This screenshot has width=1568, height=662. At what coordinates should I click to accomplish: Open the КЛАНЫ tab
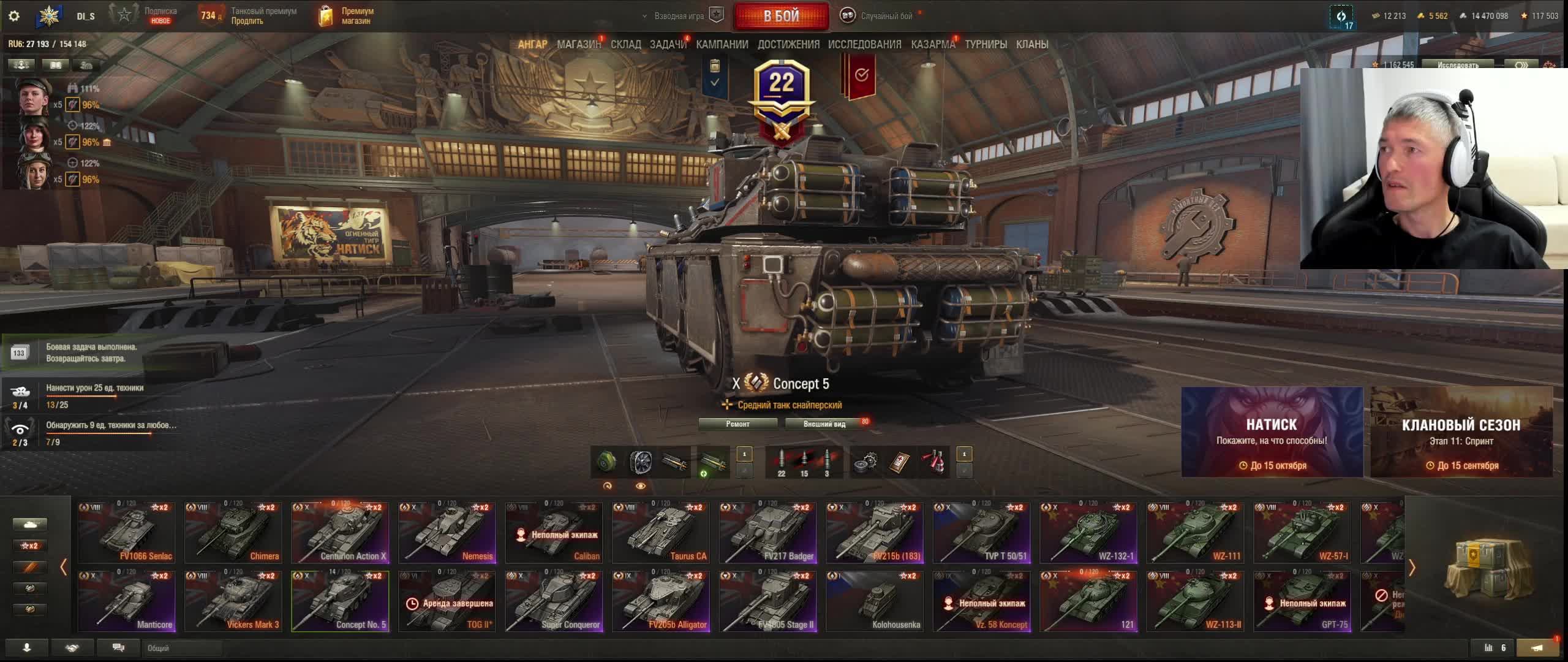[1032, 44]
